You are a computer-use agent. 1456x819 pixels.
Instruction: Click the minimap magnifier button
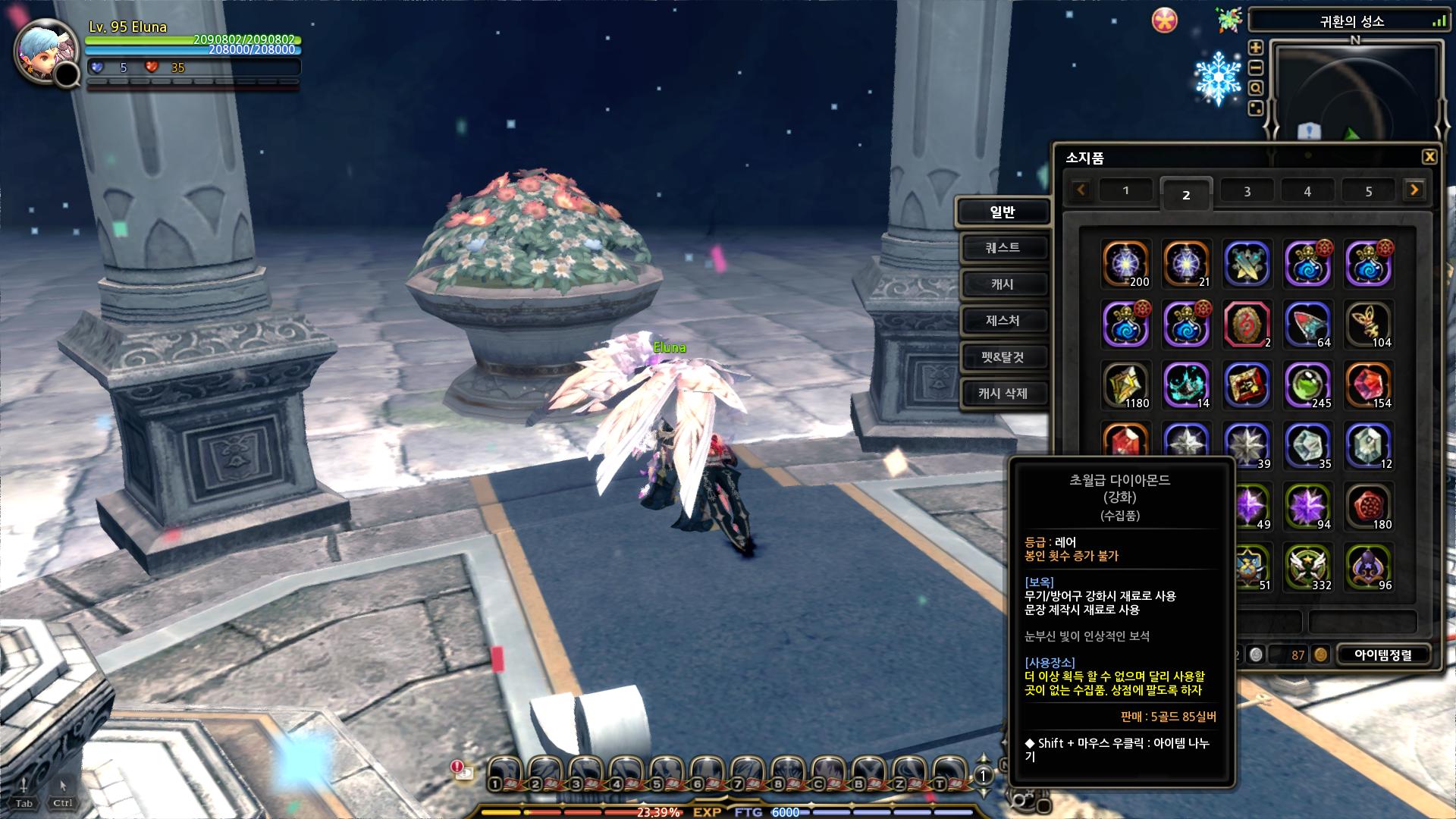tap(1256, 88)
